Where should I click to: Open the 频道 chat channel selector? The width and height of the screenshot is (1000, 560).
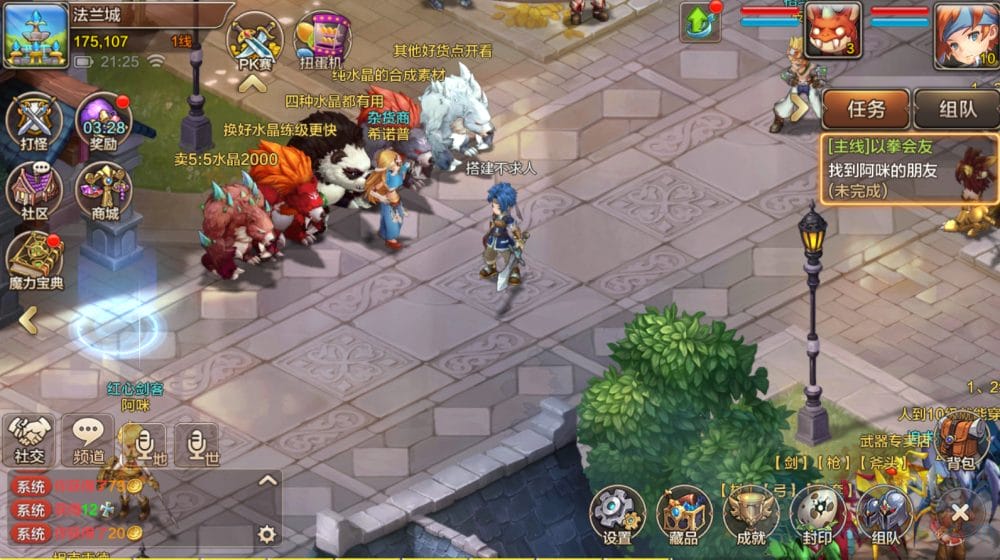[88, 440]
